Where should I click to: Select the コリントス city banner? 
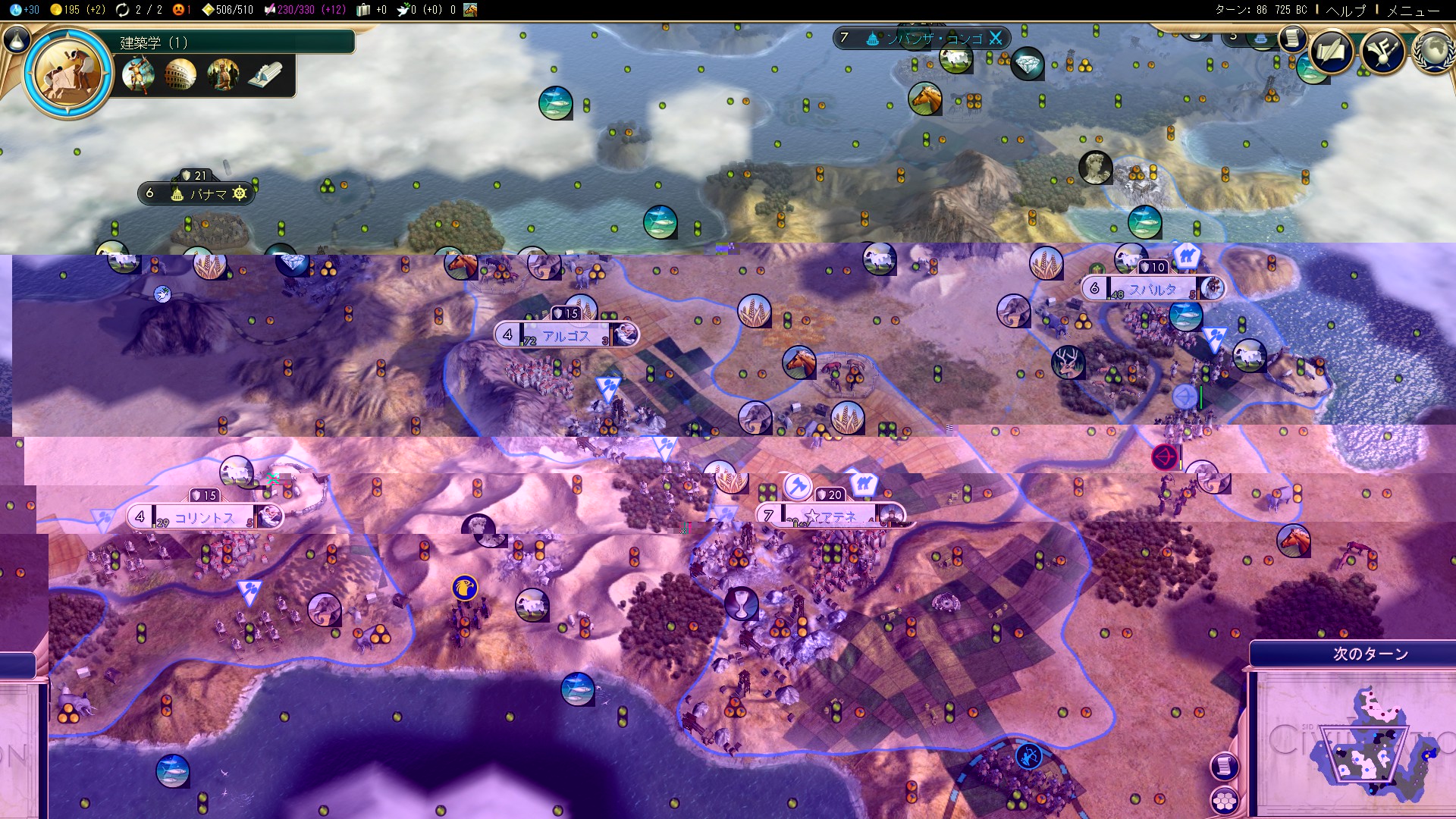point(204,518)
